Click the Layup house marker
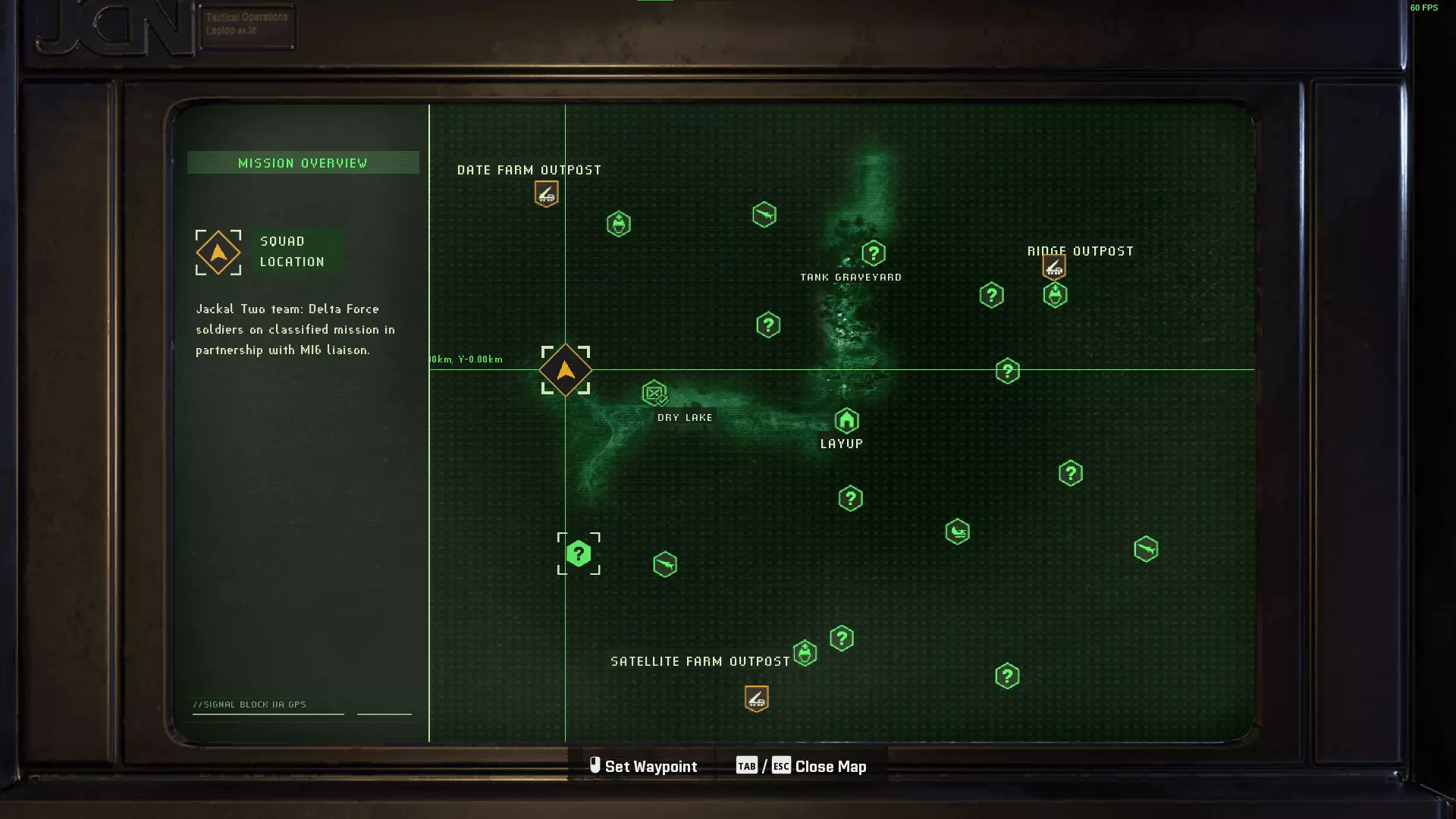The image size is (1456, 819). 846,420
